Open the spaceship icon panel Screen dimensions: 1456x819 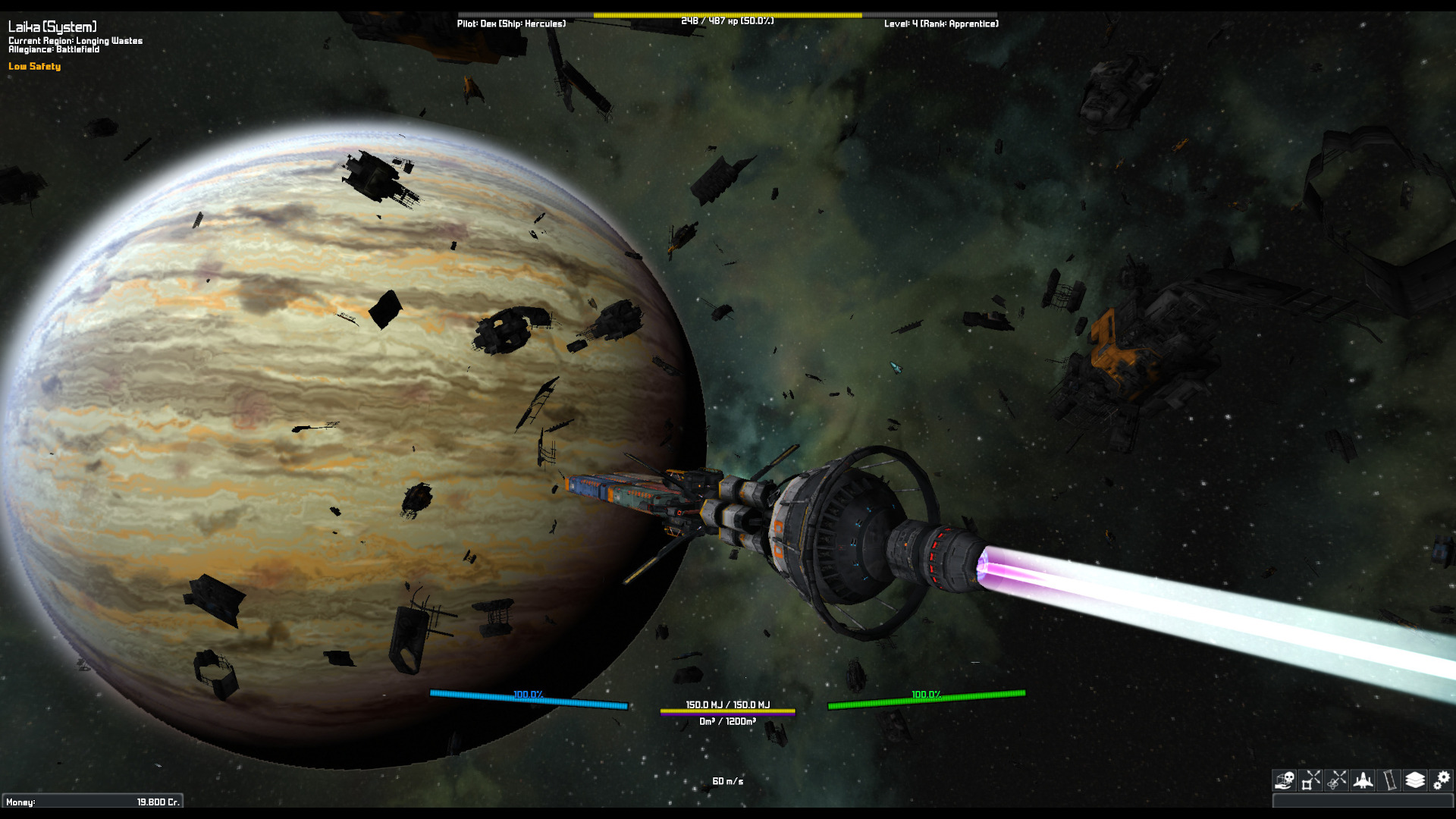1363,780
